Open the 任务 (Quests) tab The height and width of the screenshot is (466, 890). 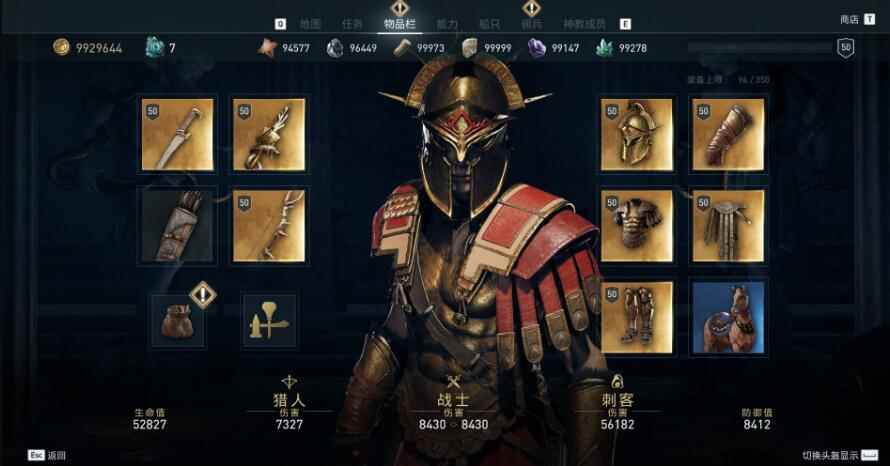(352, 24)
